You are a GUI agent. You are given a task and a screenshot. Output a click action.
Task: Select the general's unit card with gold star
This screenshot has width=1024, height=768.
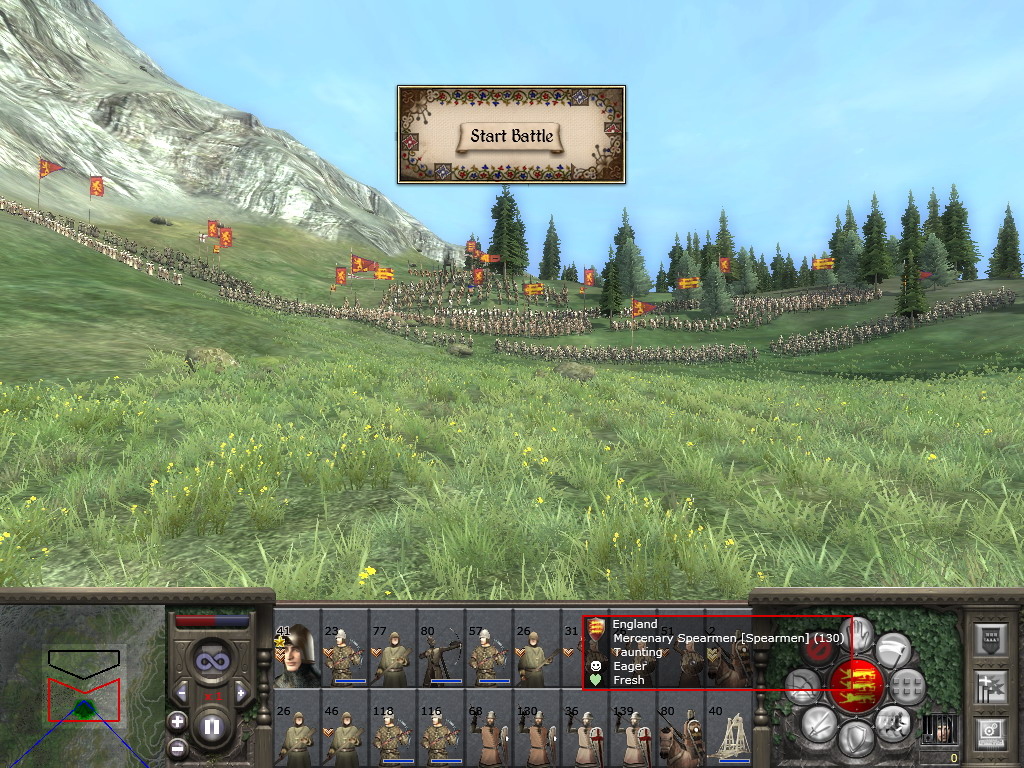[x=296, y=656]
